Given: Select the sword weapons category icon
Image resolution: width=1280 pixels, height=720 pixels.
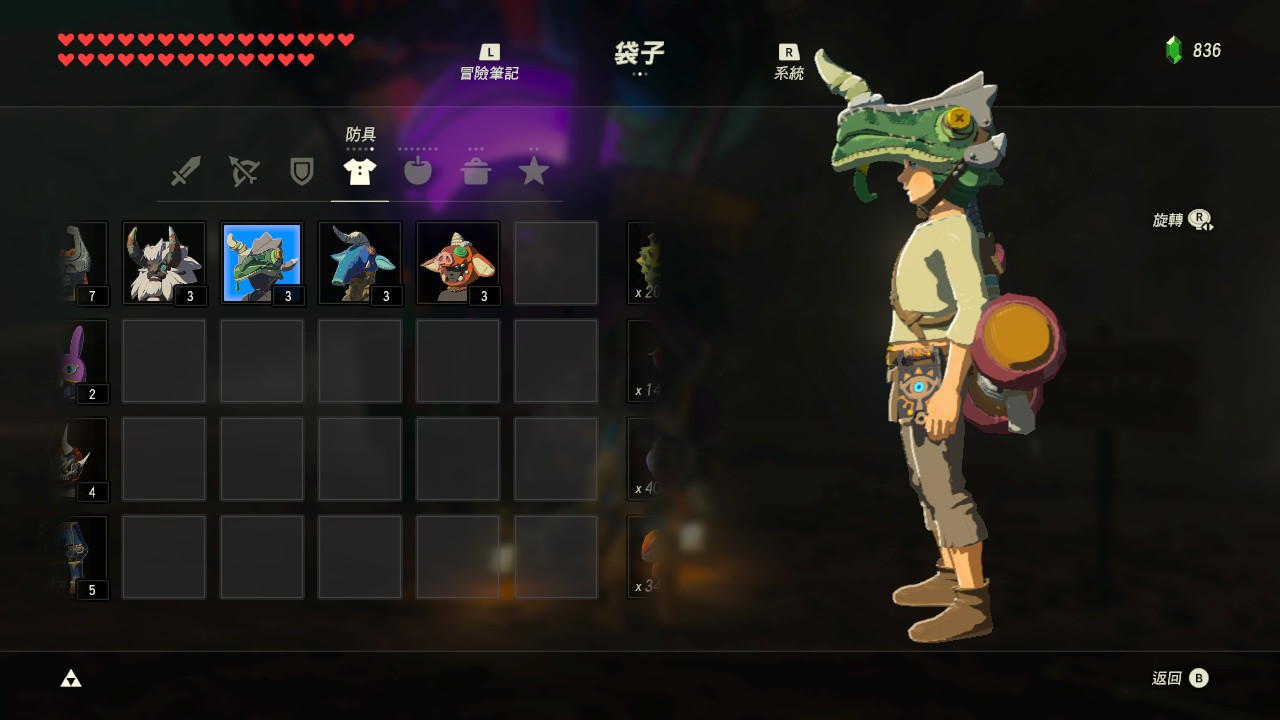Looking at the screenshot, I should (x=186, y=170).
